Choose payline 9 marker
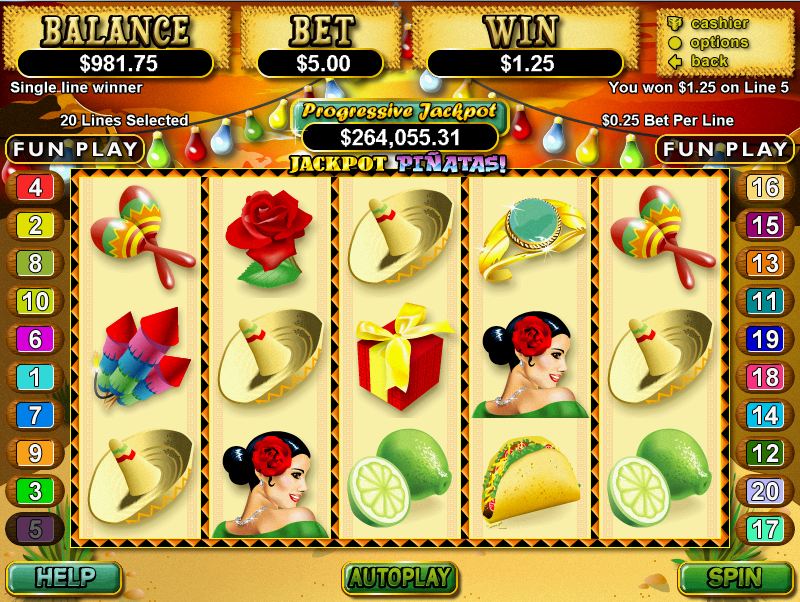The image size is (800, 602). [x=35, y=453]
